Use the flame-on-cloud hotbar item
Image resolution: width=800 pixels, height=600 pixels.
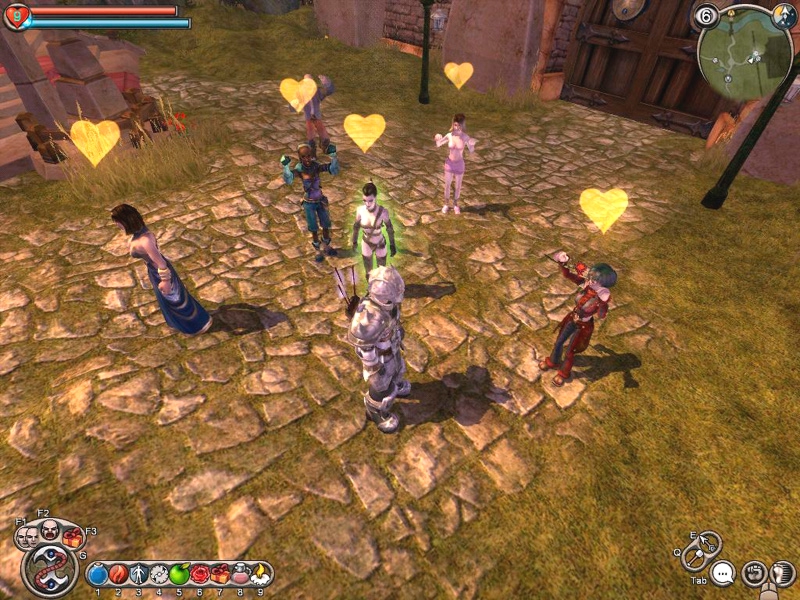point(259,574)
